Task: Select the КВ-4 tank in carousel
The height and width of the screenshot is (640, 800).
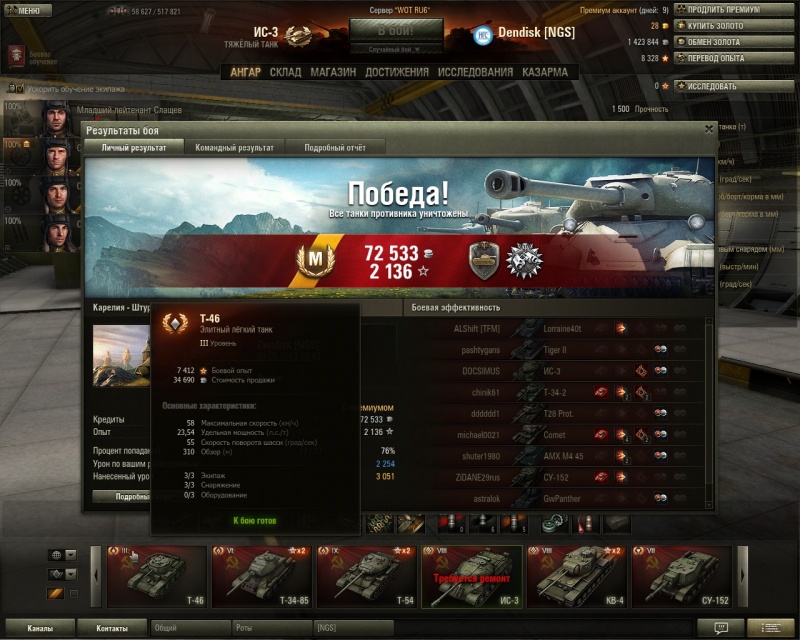Action: 577,577
